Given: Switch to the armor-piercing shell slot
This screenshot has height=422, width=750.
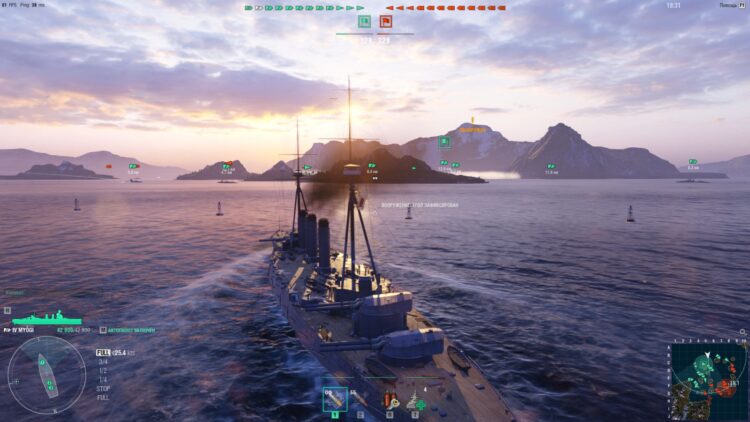Looking at the screenshot, I should point(361,399).
